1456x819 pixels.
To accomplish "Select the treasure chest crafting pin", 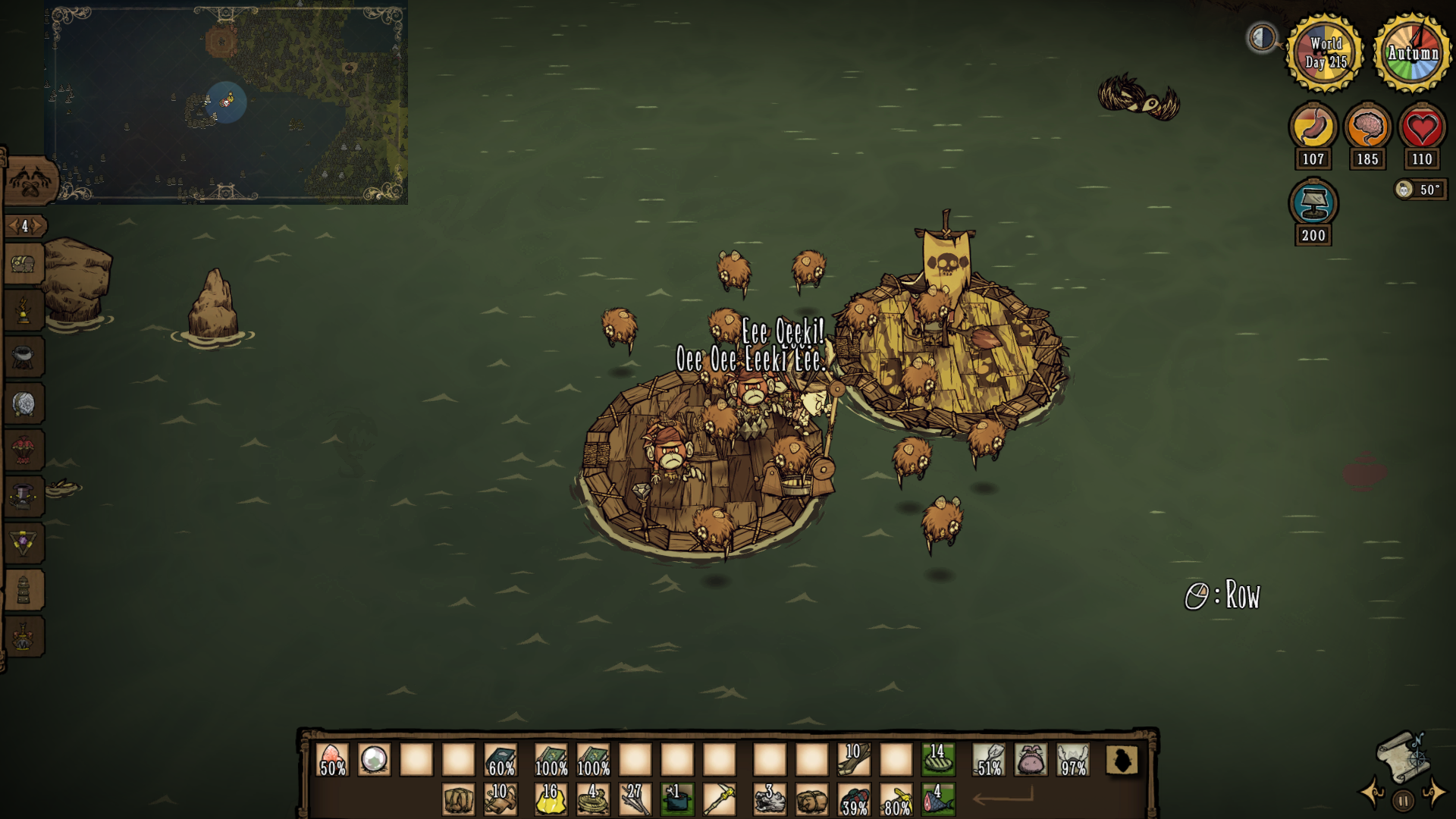I will click(x=24, y=265).
